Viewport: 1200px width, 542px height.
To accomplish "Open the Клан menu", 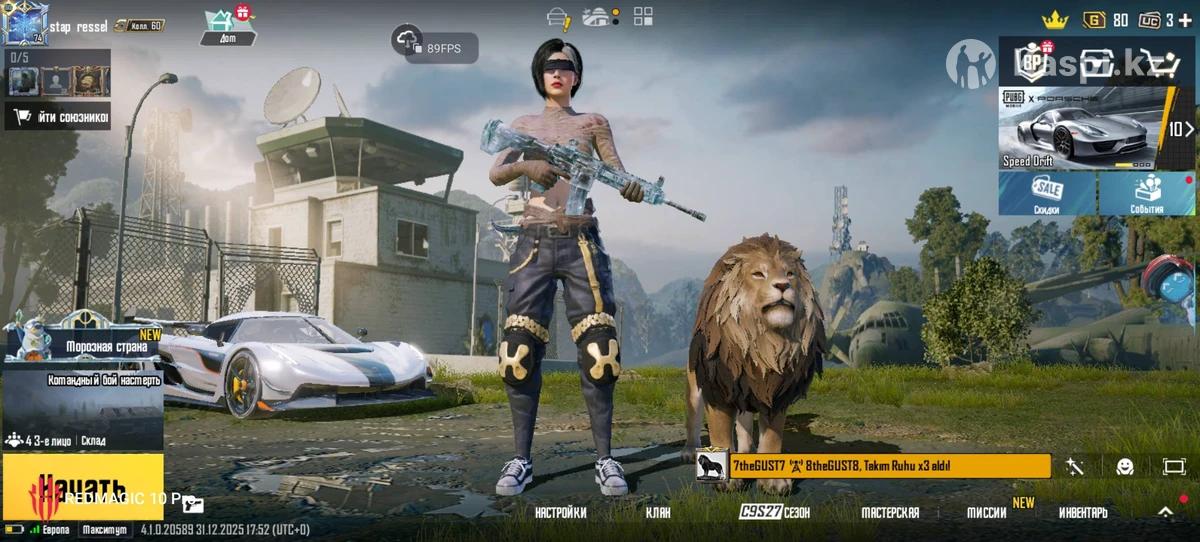I will [658, 513].
